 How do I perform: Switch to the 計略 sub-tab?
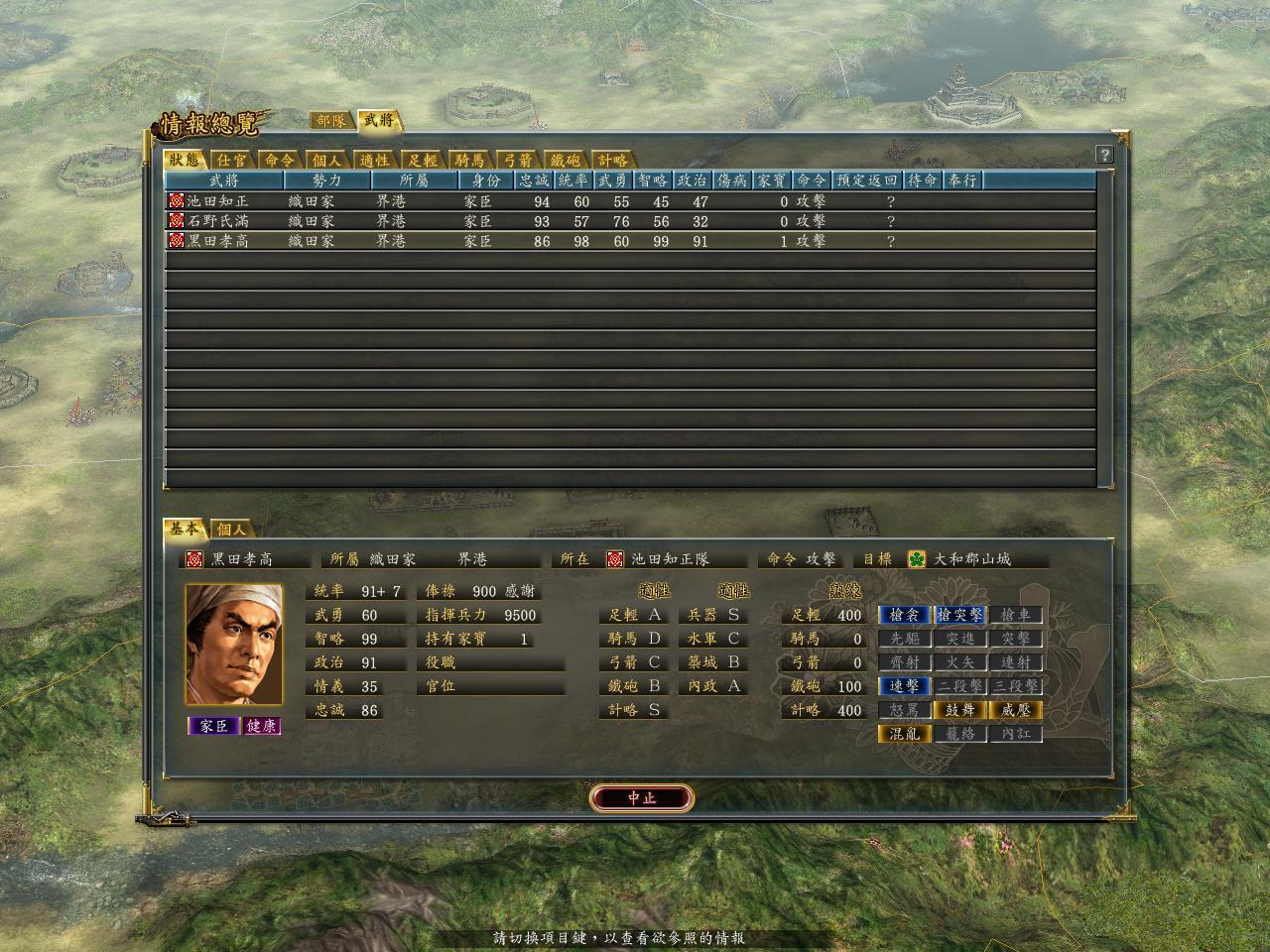click(x=612, y=161)
